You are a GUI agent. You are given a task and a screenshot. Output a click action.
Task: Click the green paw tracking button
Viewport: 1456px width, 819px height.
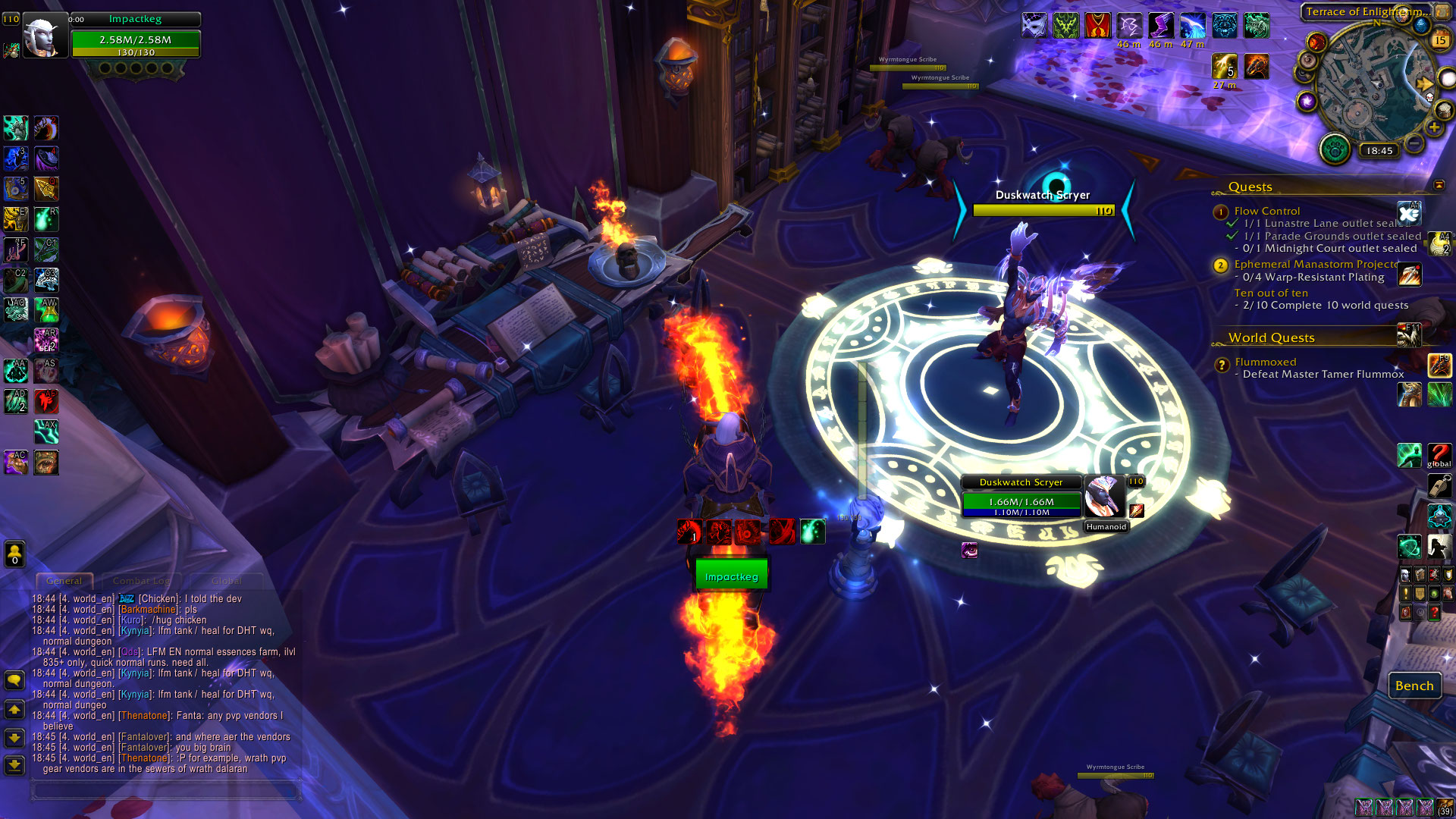(x=1335, y=149)
